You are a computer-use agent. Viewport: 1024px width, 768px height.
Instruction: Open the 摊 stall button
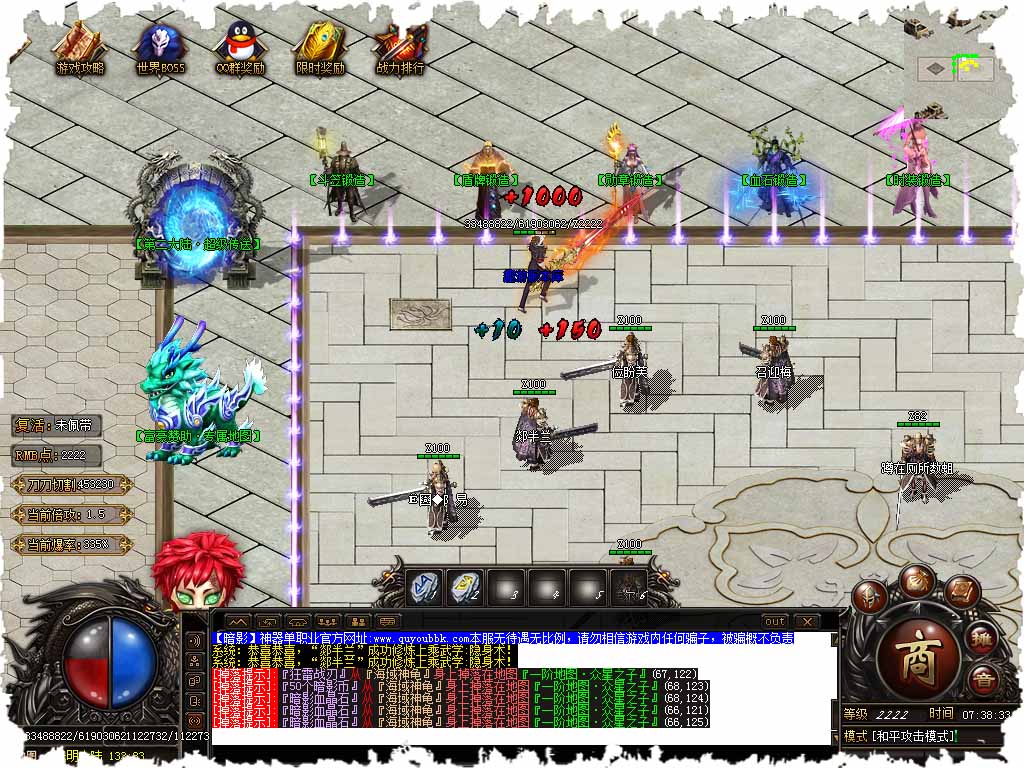pyautogui.click(x=983, y=639)
